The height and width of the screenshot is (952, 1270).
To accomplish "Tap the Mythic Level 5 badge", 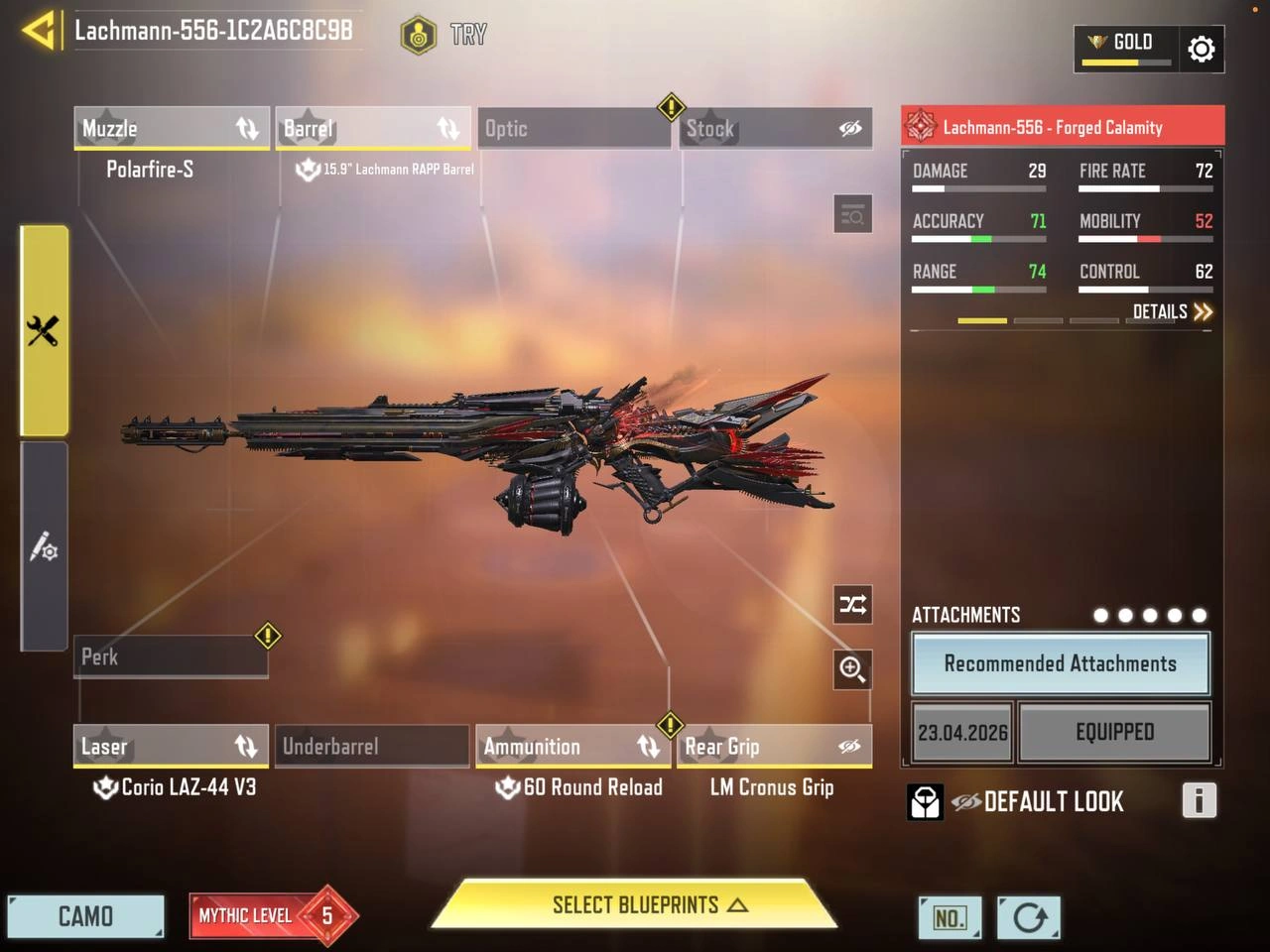I will (271, 915).
